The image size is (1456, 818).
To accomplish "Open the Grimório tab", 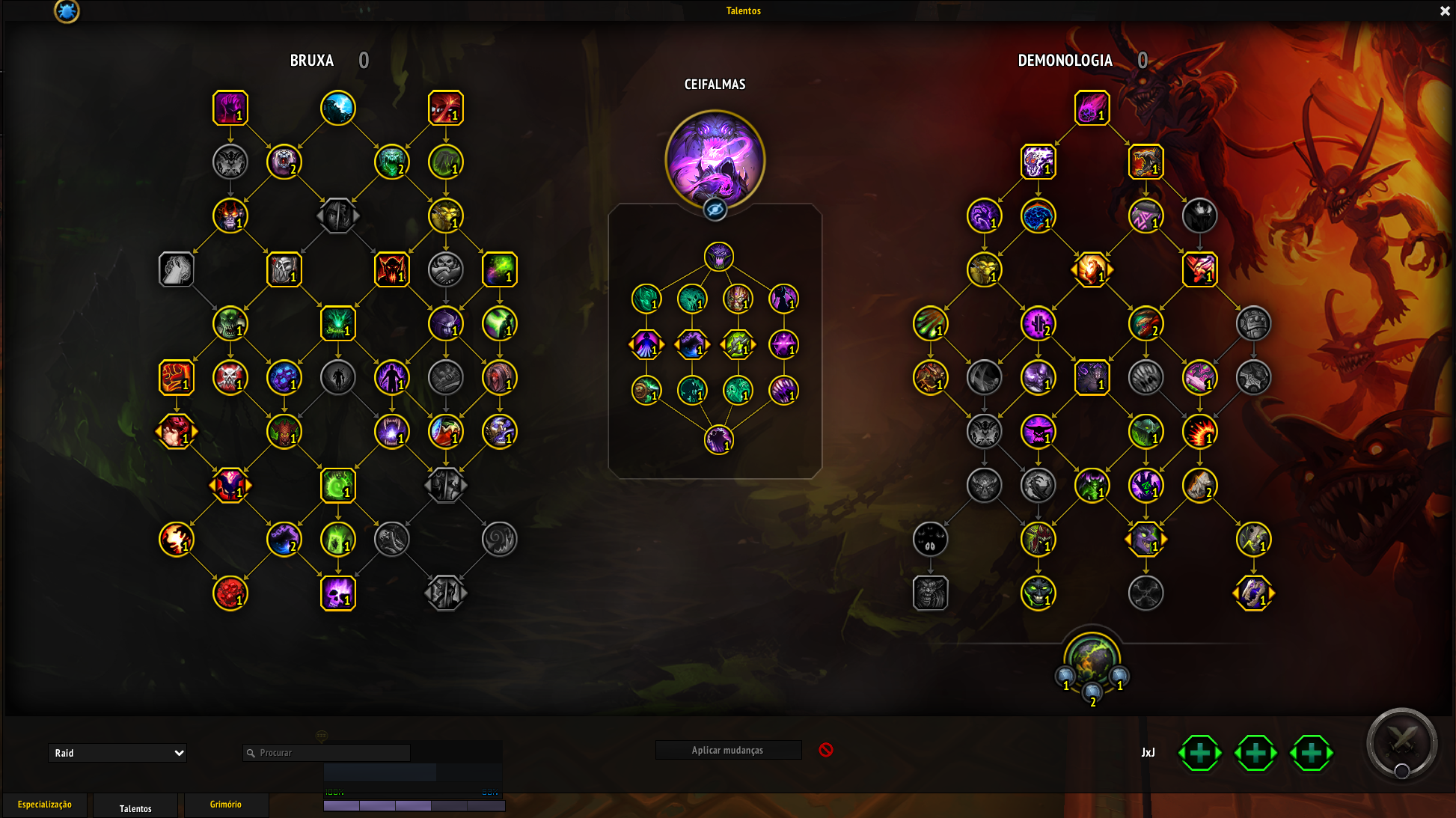I will pyautogui.click(x=225, y=805).
